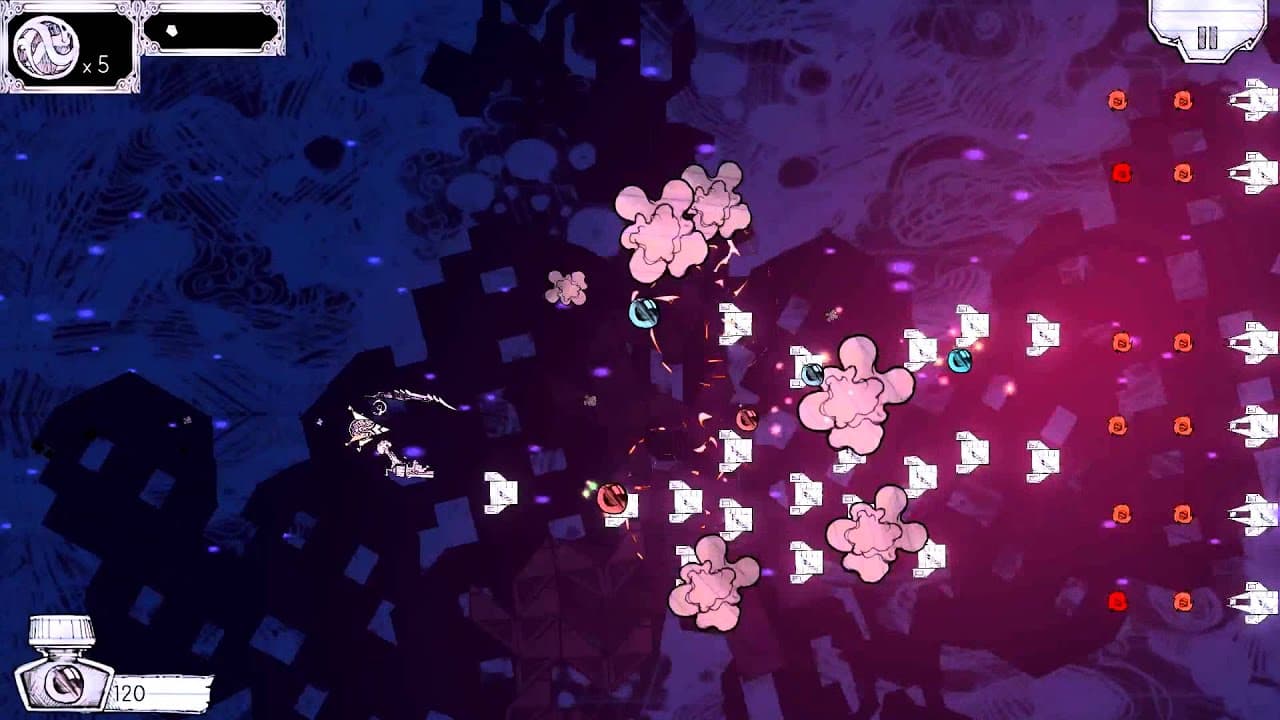Image resolution: width=1280 pixels, height=720 pixels.
Task: Click the lowest red orb at bottom right
Action: pyautogui.click(x=1117, y=601)
